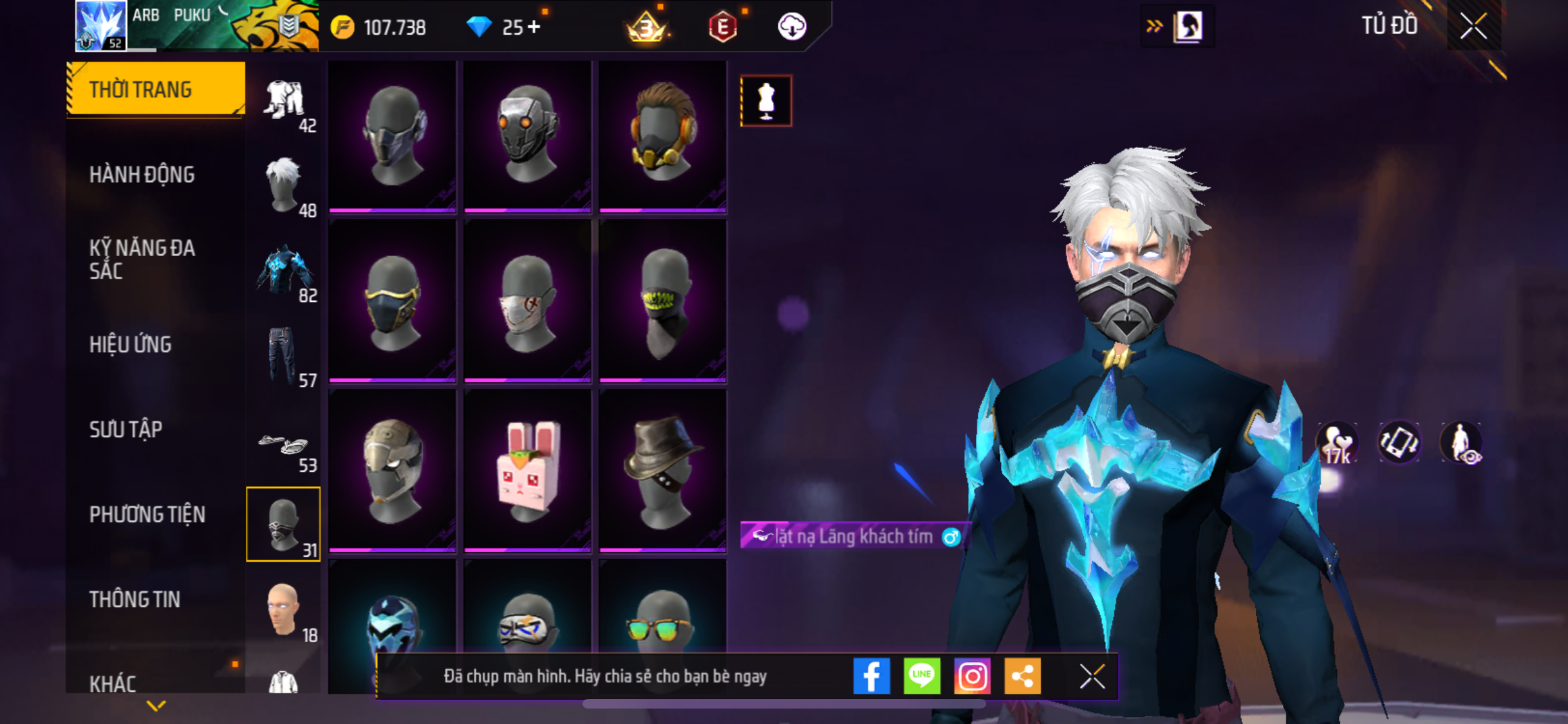The height and width of the screenshot is (724, 1568).
Task: Select the THỜI TRANG category tab
Action: pyautogui.click(x=155, y=89)
